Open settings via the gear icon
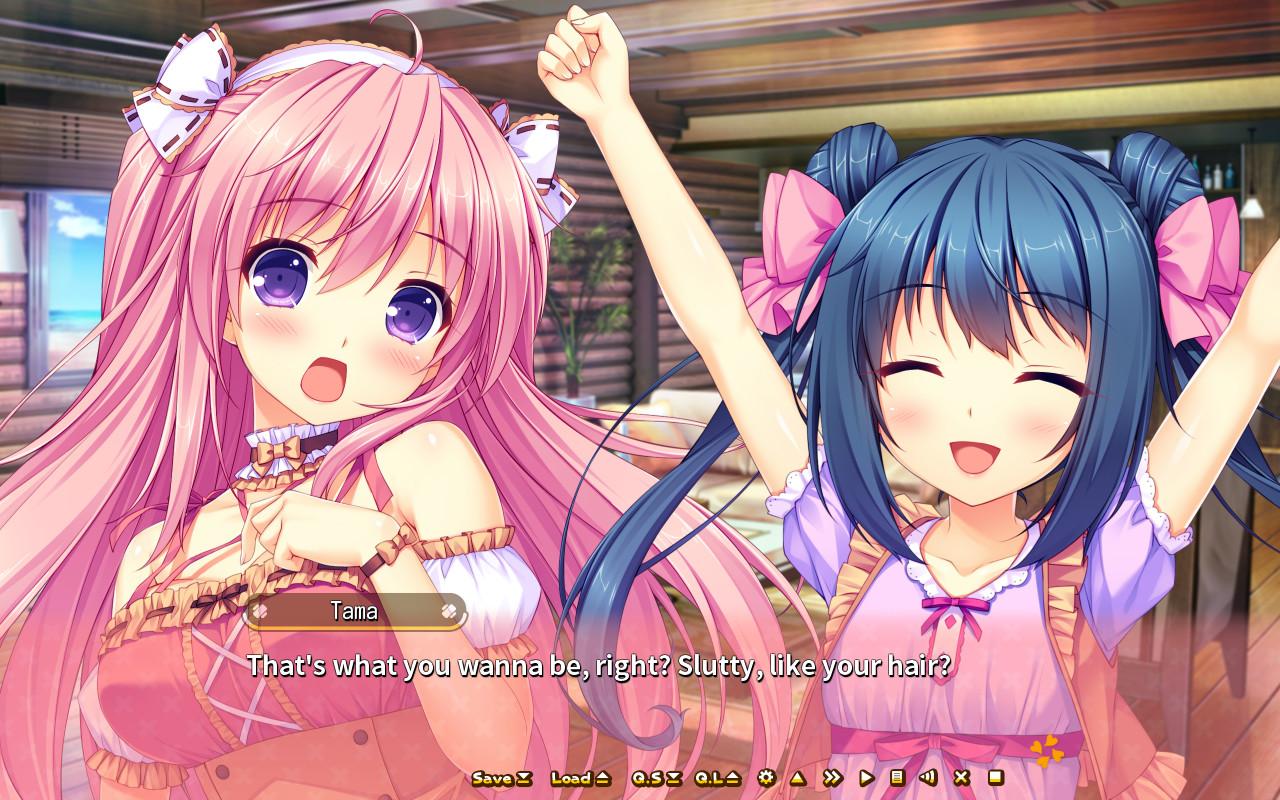Image resolution: width=1280 pixels, height=800 pixels. pos(766,778)
